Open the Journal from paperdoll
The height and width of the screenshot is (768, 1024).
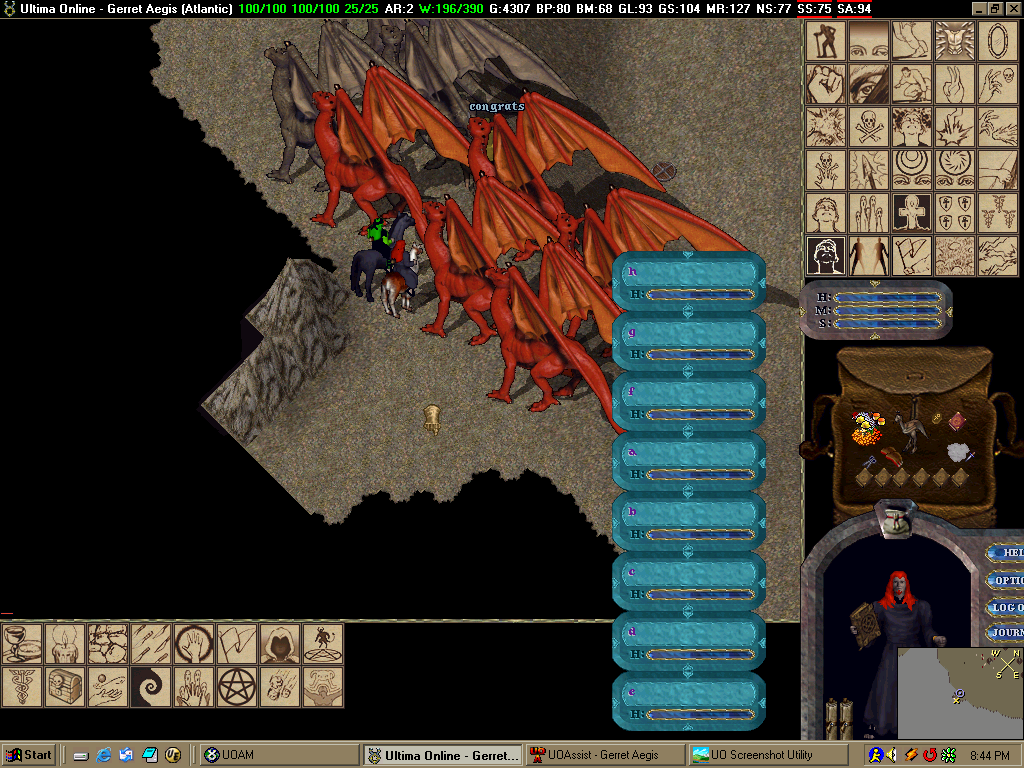tap(1007, 633)
